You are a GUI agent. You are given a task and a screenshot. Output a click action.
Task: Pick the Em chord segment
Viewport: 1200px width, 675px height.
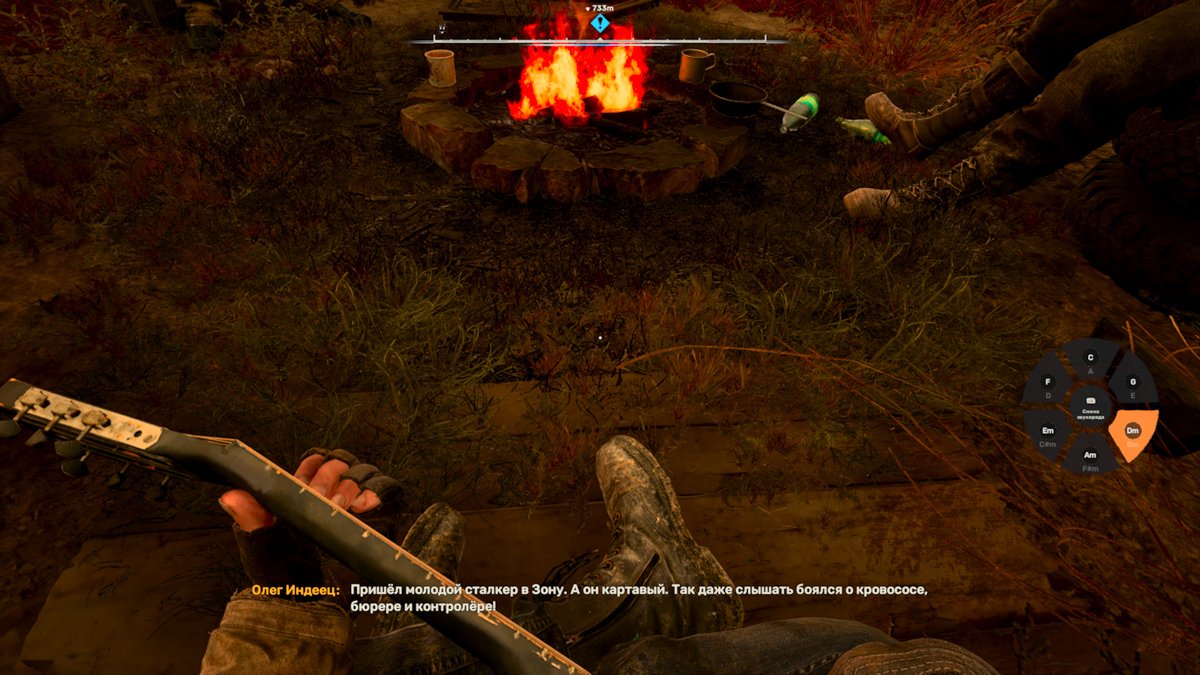[1048, 433]
